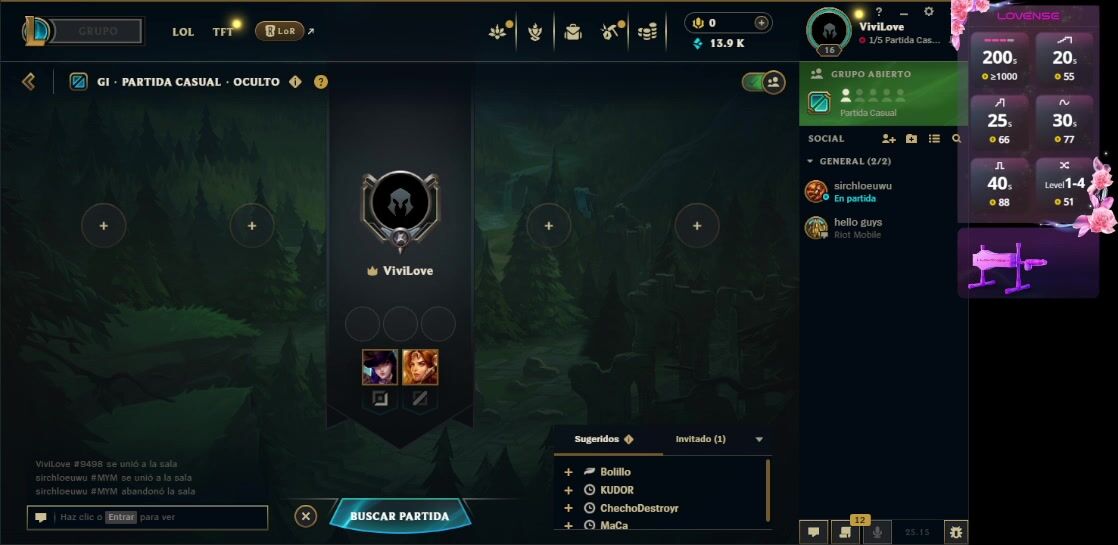This screenshot has height=545, width=1118.
Task: Select friend sirchloeuwu in the list
Action: pyautogui.click(x=860, y=191)
